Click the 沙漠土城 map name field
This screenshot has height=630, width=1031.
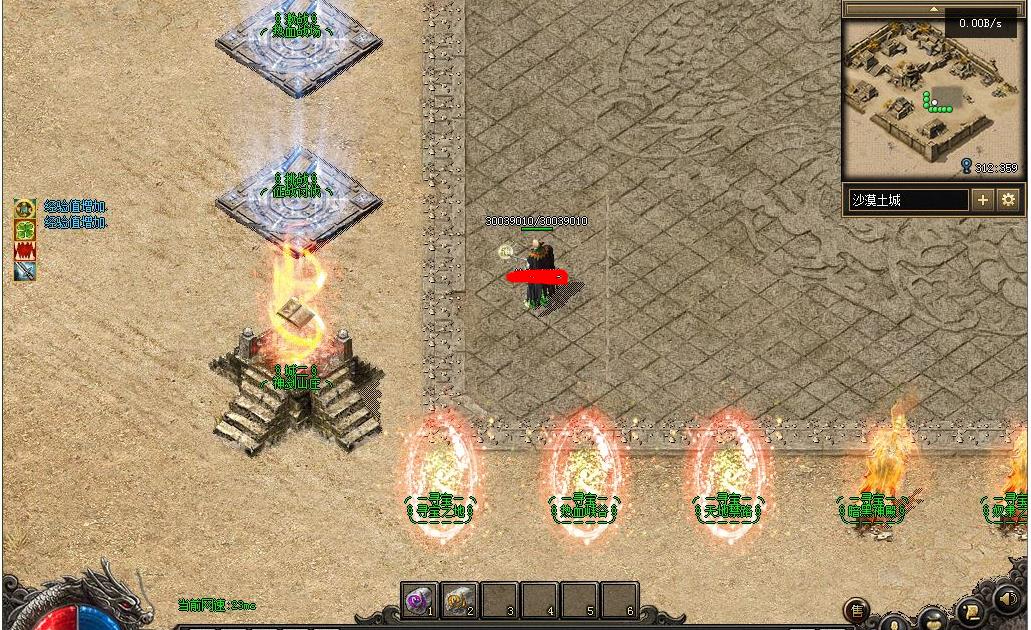pyautogui.click(x=908, y=200)
